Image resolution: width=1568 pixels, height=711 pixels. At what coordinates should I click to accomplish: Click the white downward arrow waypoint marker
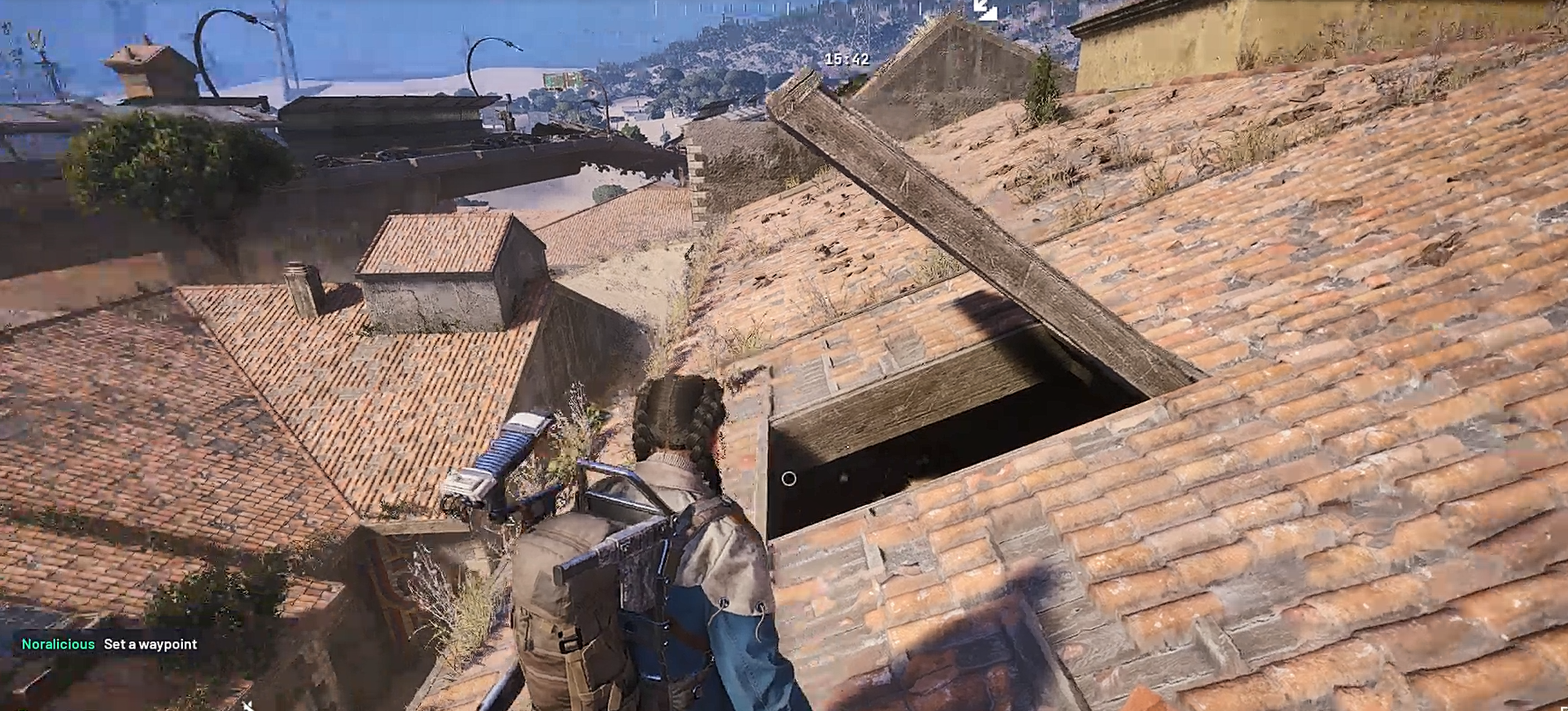(x=984, y=11)
